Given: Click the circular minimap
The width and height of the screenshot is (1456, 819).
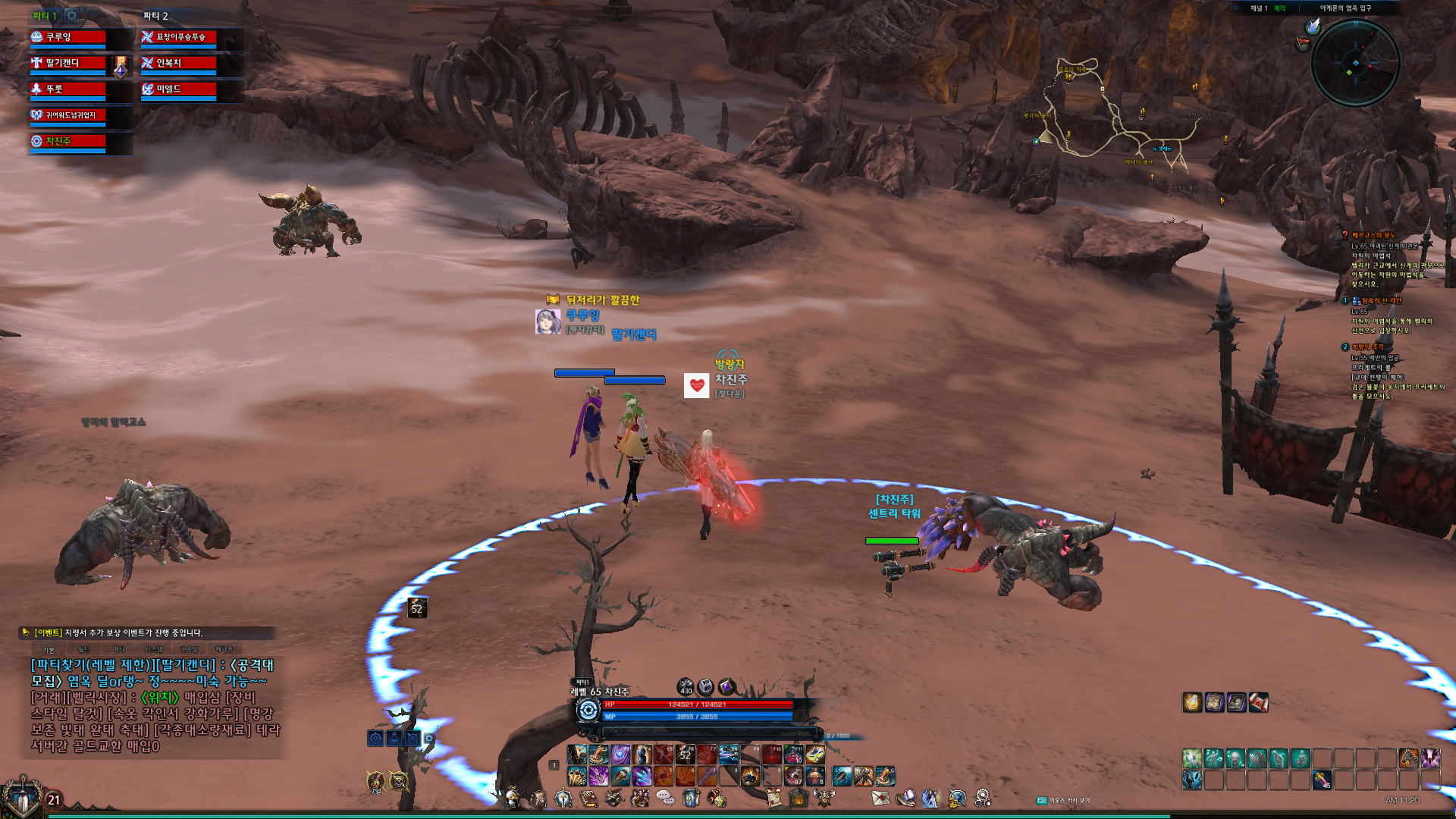Looking at the screenshot, I should [x=1355, y=63].
